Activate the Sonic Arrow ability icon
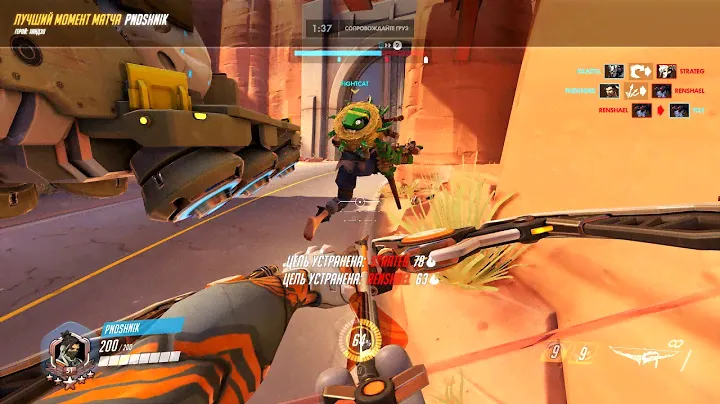Viewport: 720px width, 404px height. pyautogui.click(x=554, y=351)
